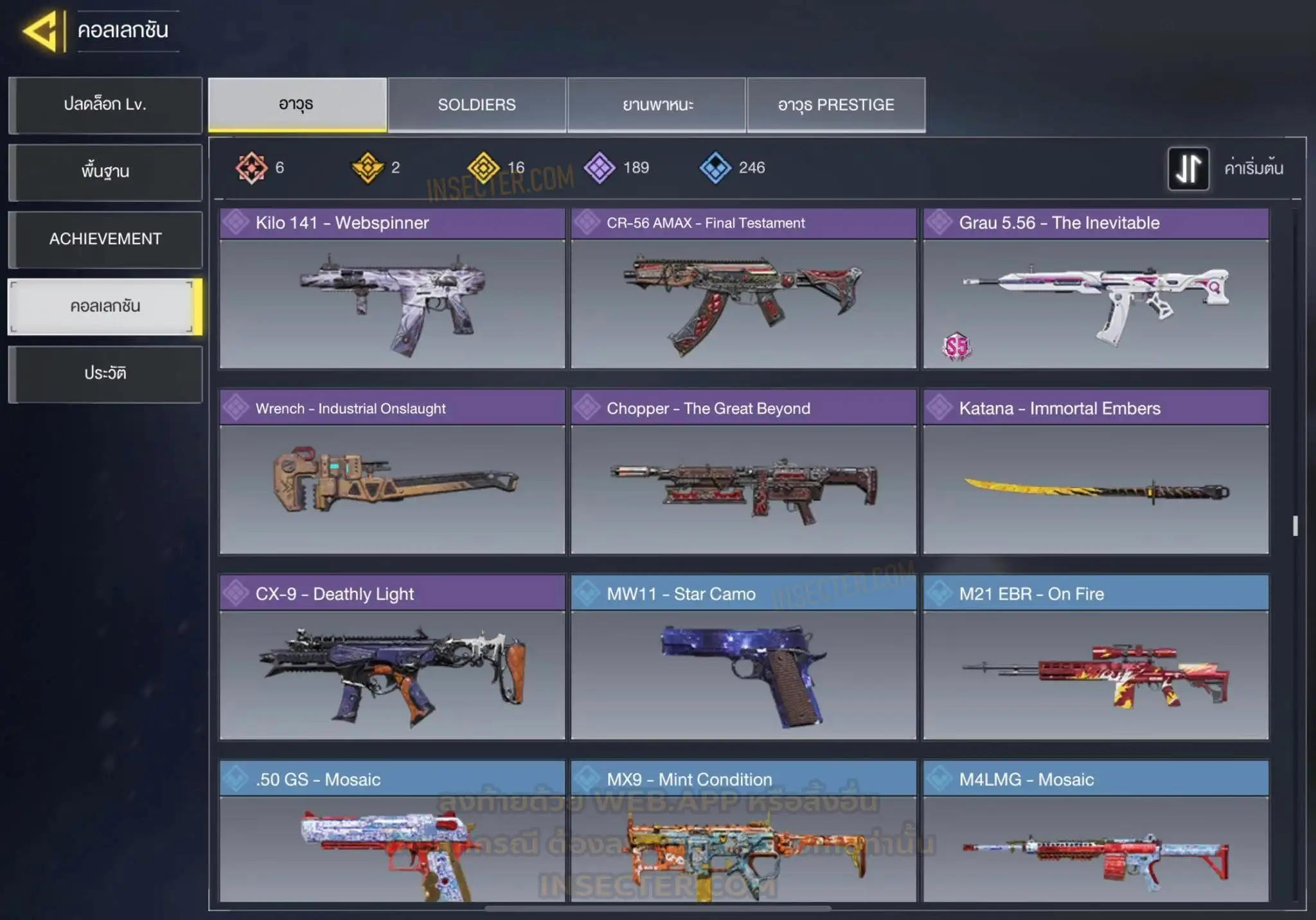The width and height of the screenshot is (1316, 920).
Task: Open the อาวุธ PRESTIGE tab
Action: (836, 105)
